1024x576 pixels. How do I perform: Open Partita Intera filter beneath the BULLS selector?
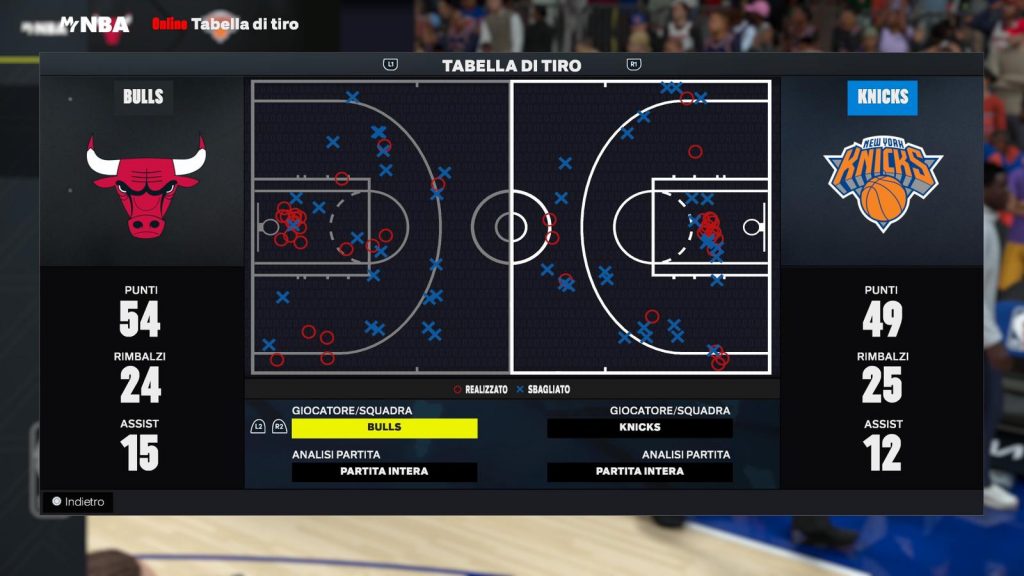(x=384, y=472)
